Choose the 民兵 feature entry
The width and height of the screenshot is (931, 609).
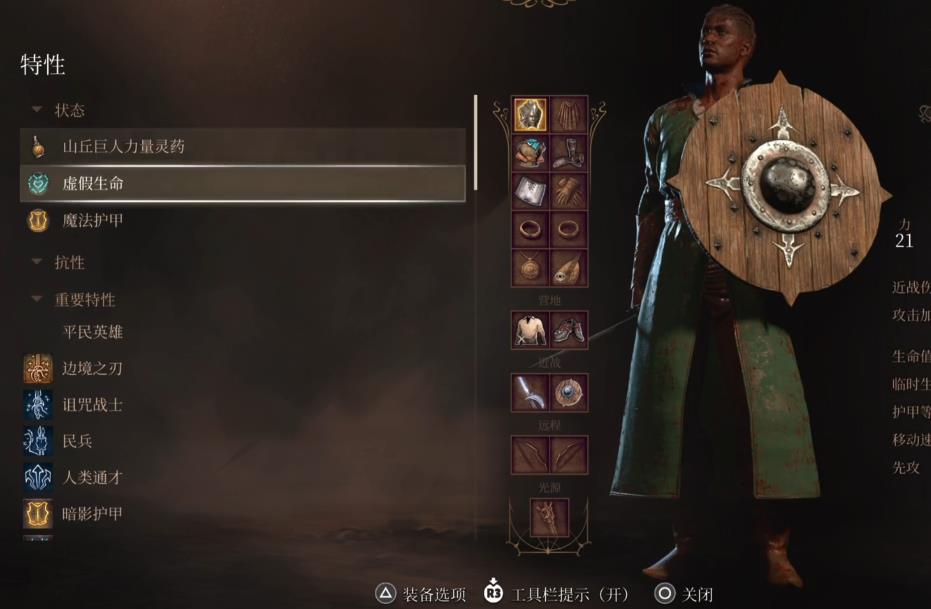[77, 441]
